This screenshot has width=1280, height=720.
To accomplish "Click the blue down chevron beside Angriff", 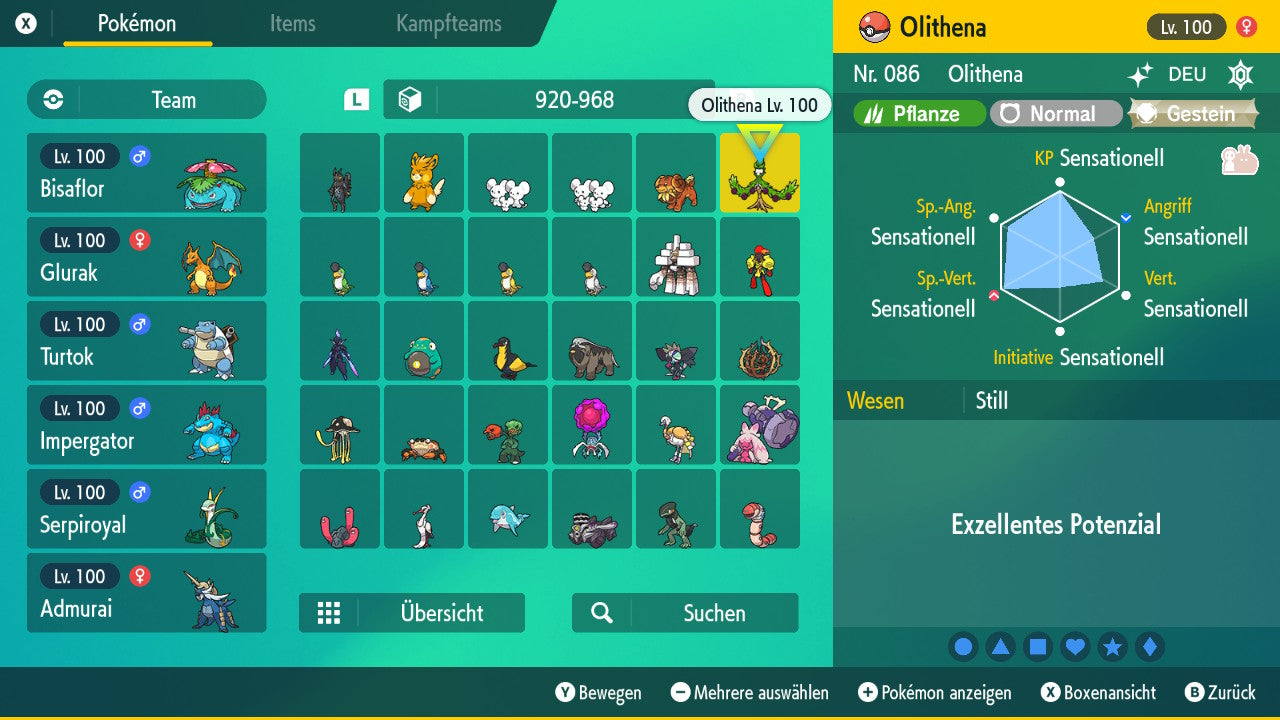I will 1128,216.
